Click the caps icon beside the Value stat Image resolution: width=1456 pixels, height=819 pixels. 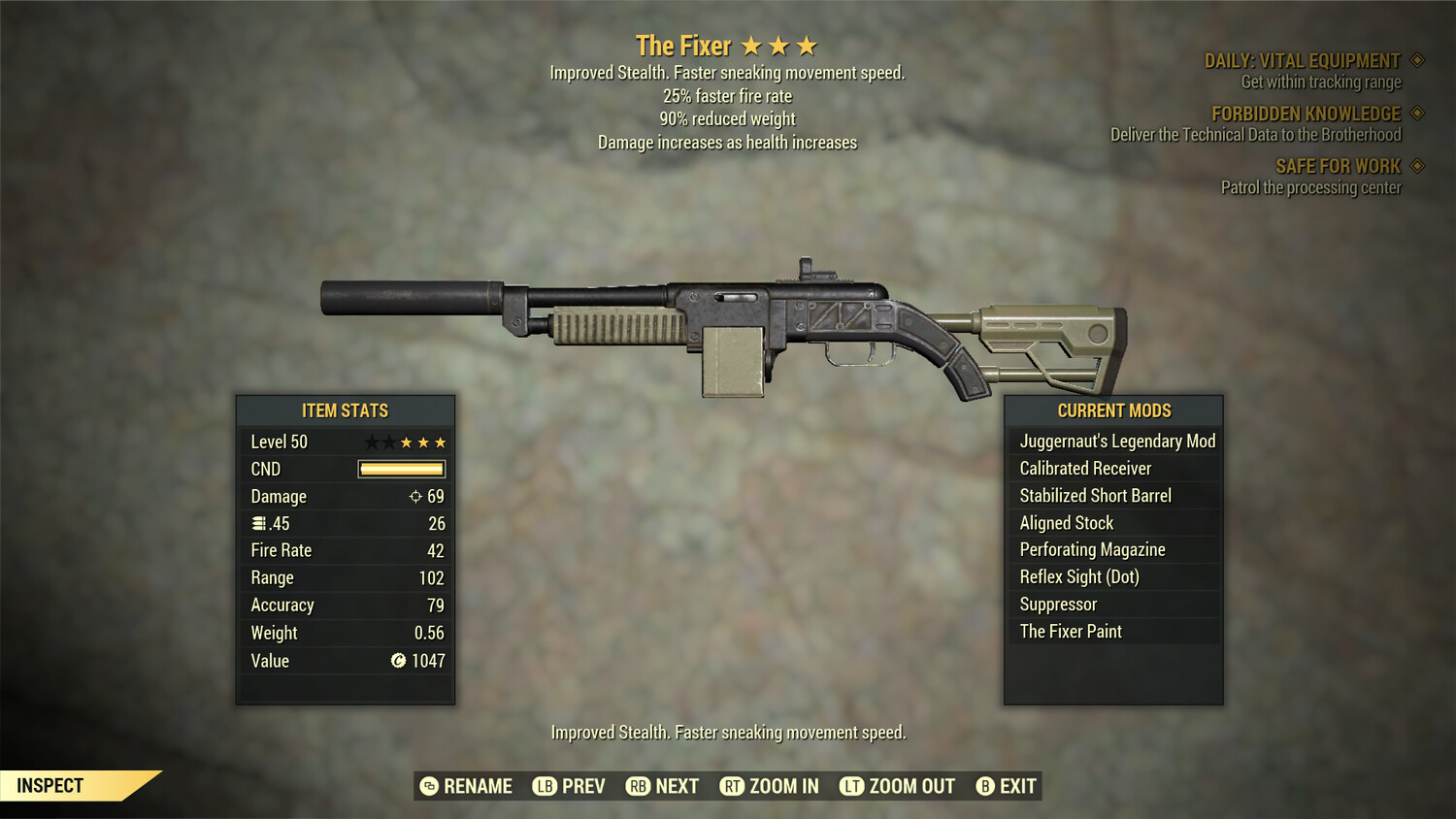(x=398, y=661)
